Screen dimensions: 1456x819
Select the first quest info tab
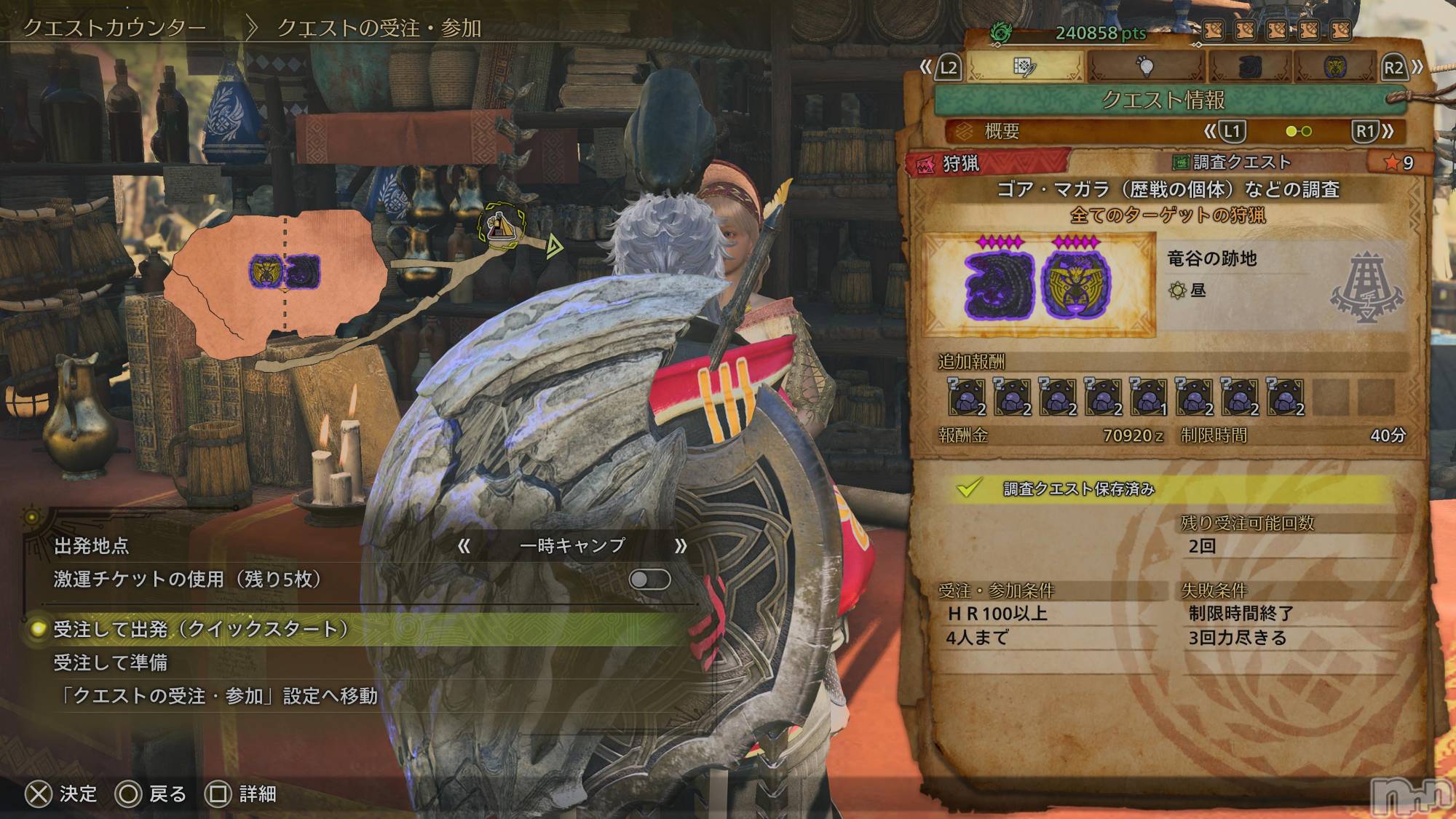pos(1025,67)
